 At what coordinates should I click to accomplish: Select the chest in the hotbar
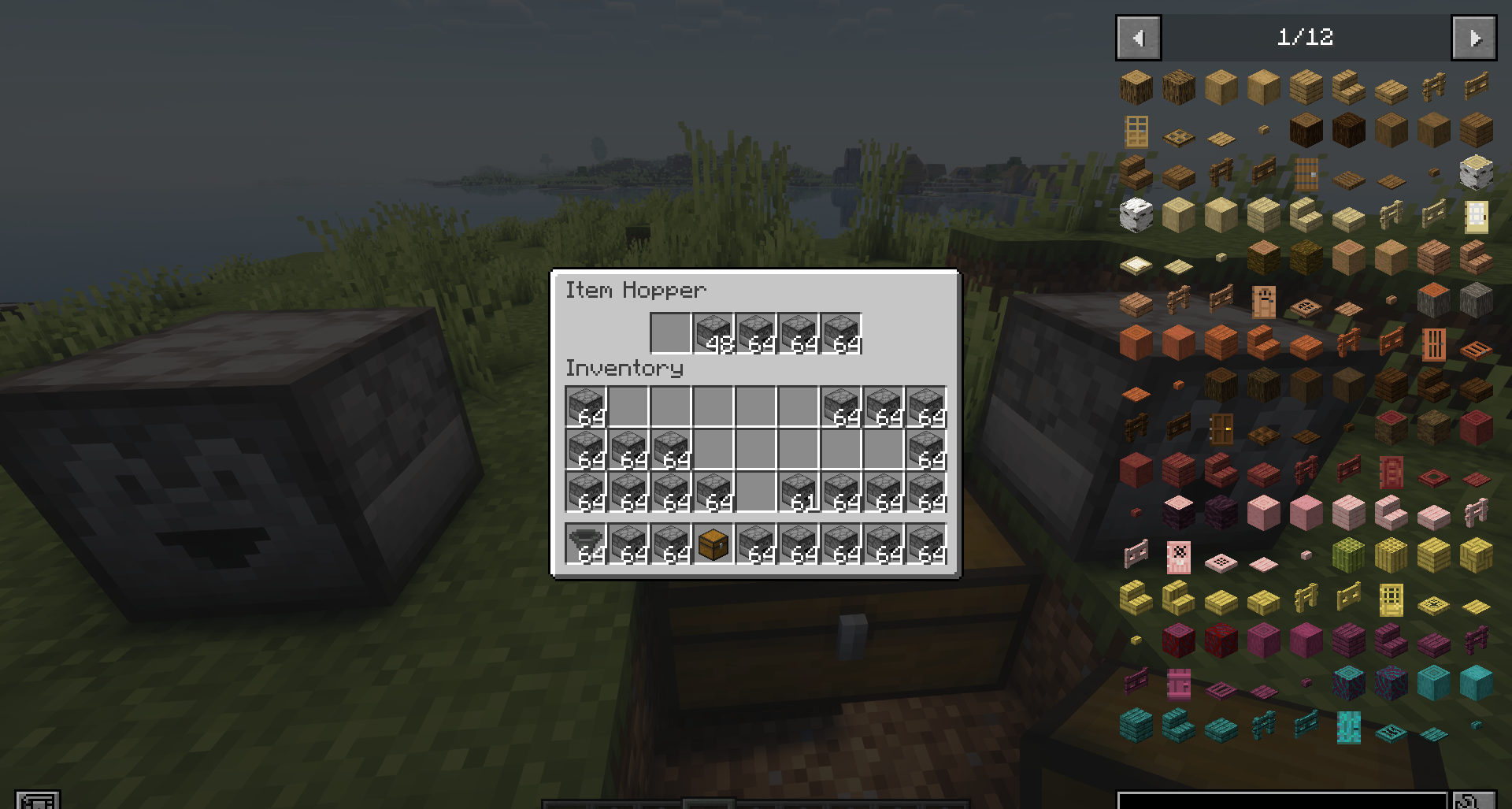coord(713,544)
